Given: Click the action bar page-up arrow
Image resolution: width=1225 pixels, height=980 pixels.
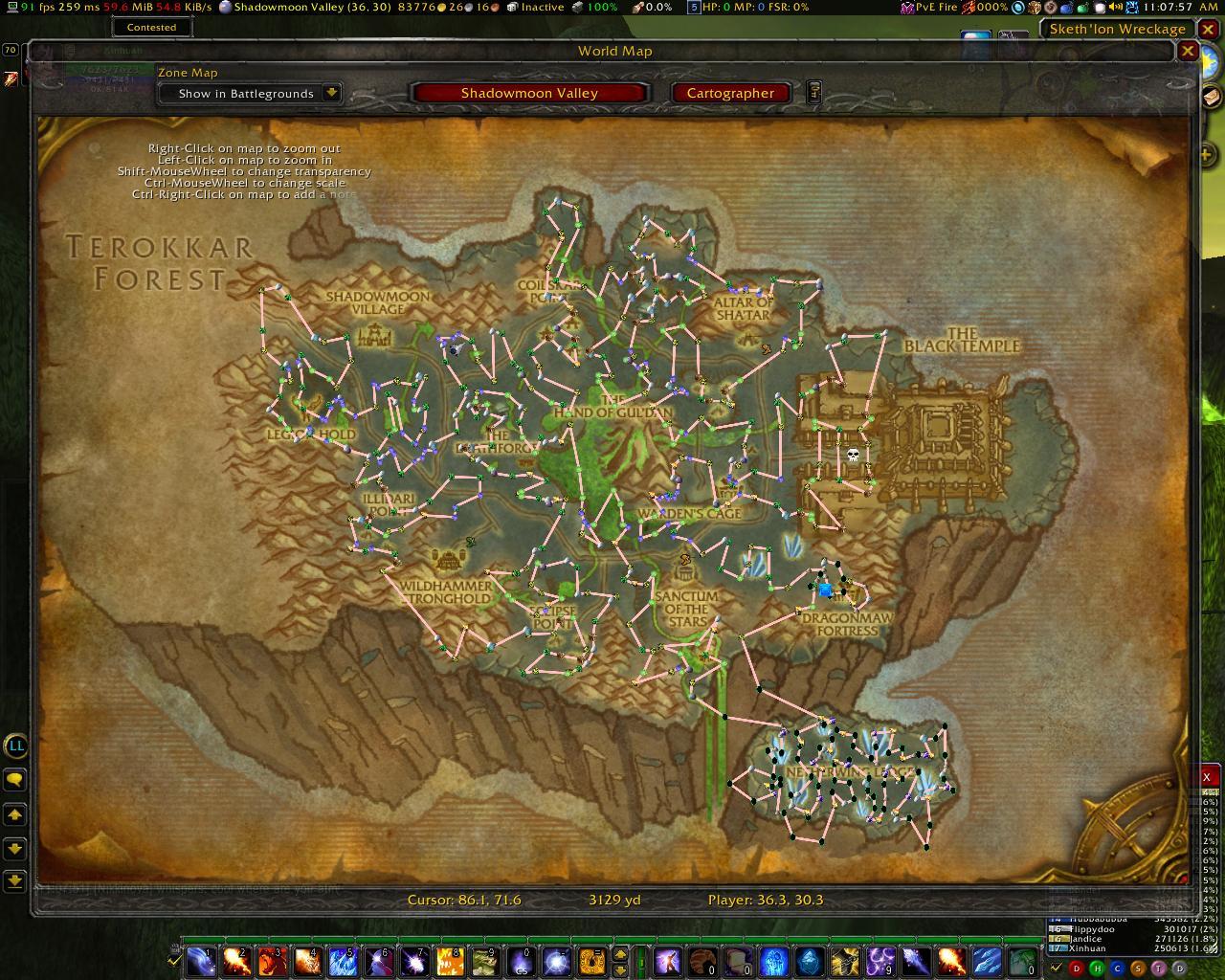Looking at the screenshot, I should click(x=619, y=953).
